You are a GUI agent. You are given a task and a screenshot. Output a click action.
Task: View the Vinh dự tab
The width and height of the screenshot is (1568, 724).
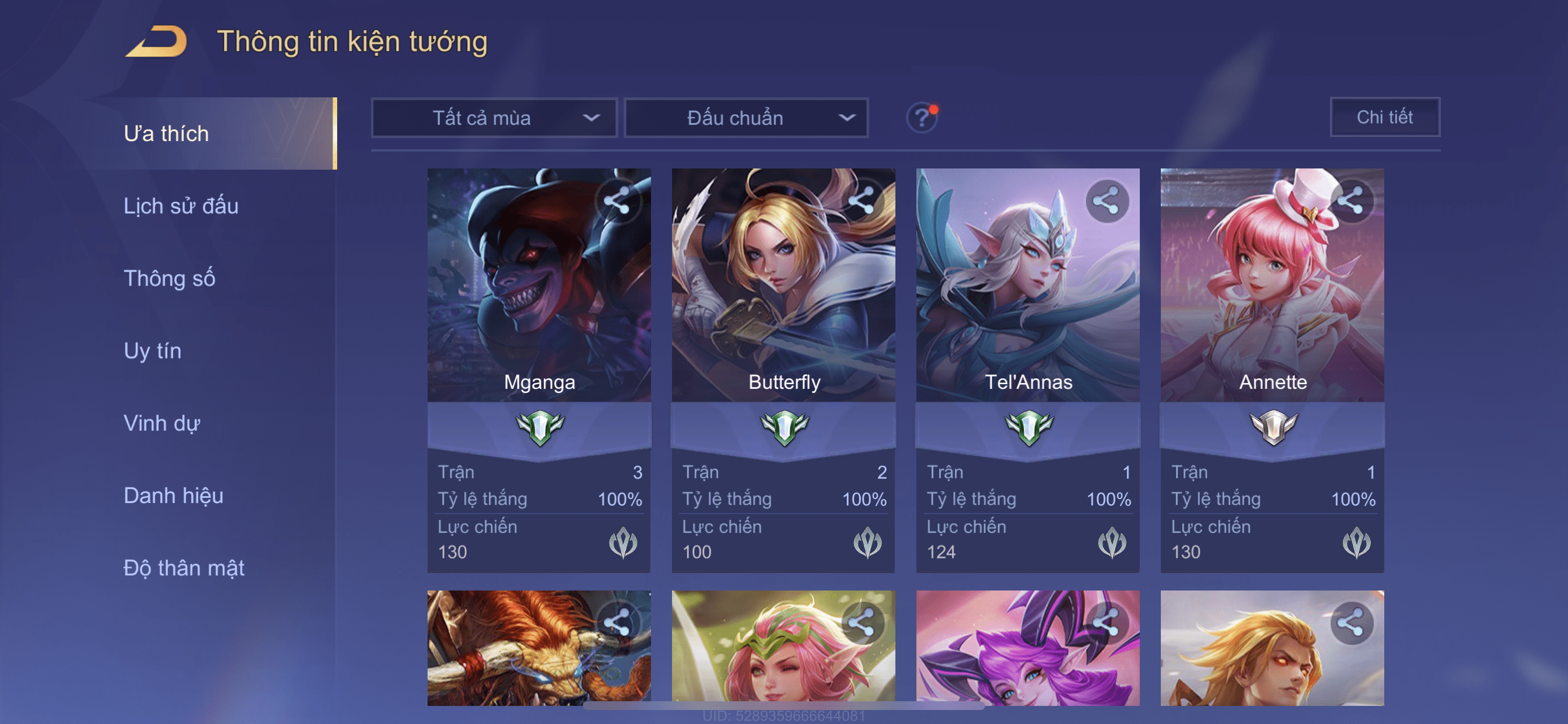pos(162,423)
